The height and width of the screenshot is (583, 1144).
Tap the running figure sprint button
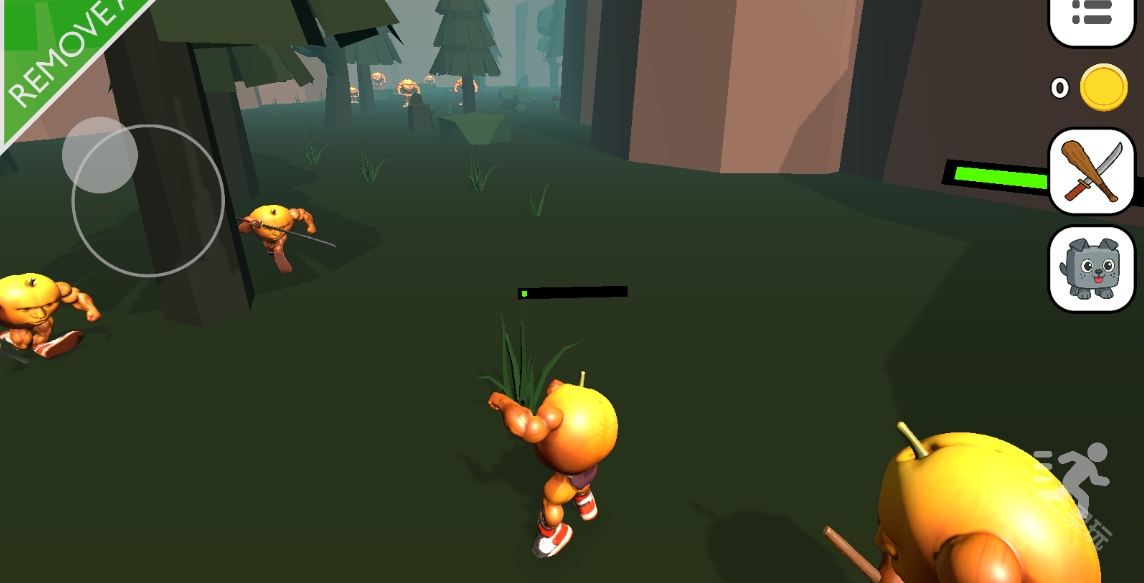point(1080,480)
